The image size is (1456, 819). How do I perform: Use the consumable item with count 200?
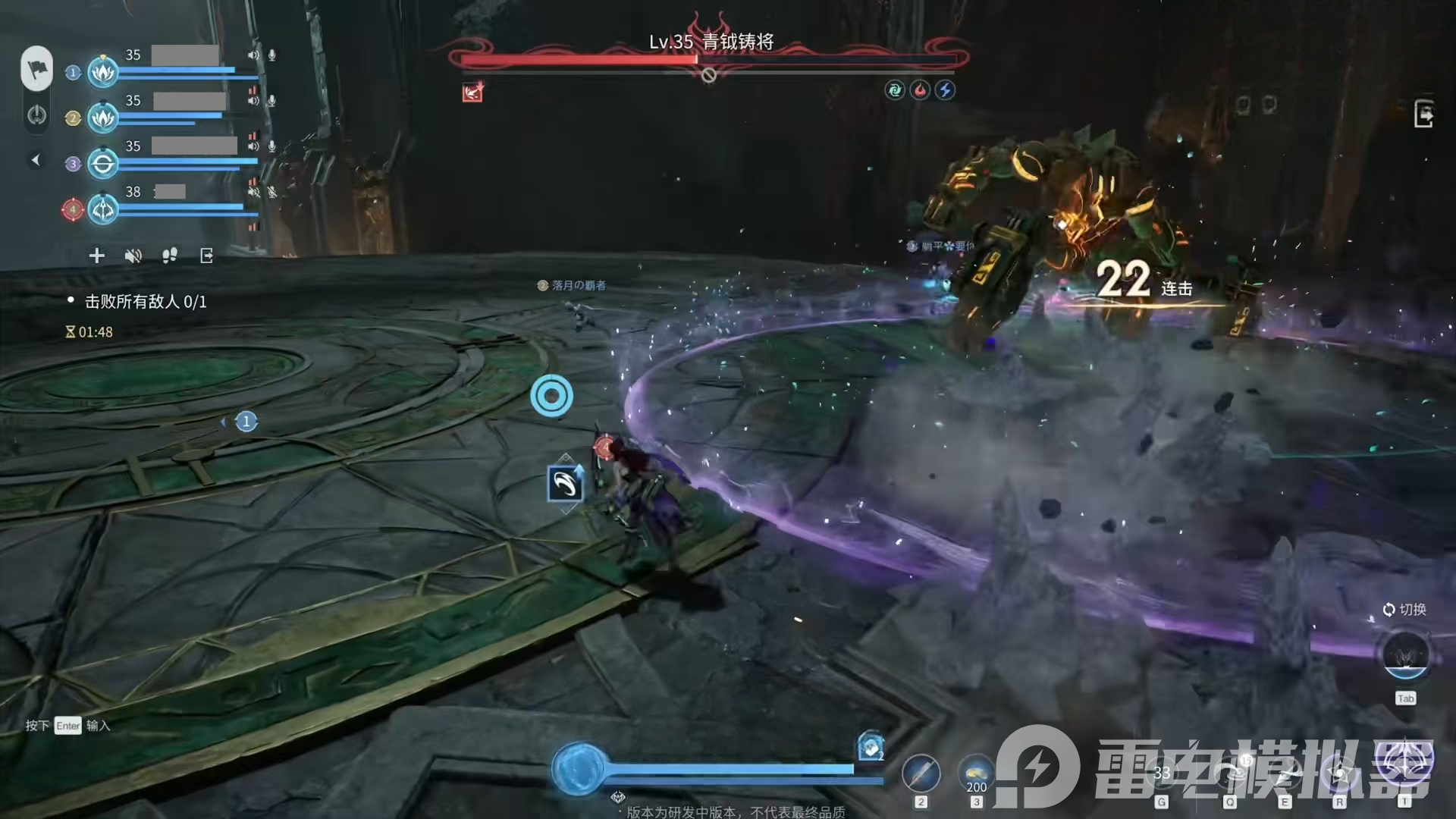click(976, 775)
